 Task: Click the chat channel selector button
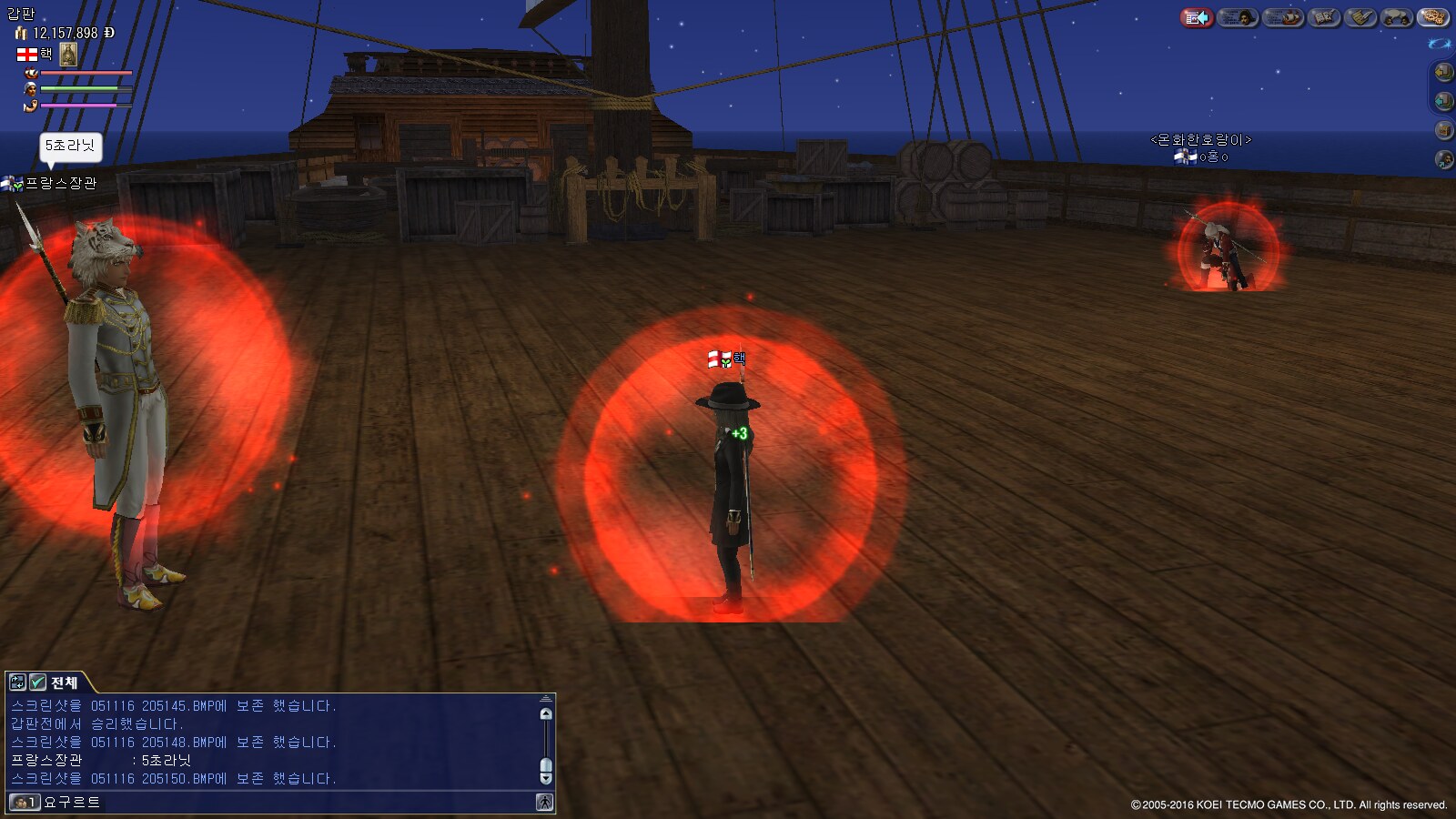pos(24,802)
